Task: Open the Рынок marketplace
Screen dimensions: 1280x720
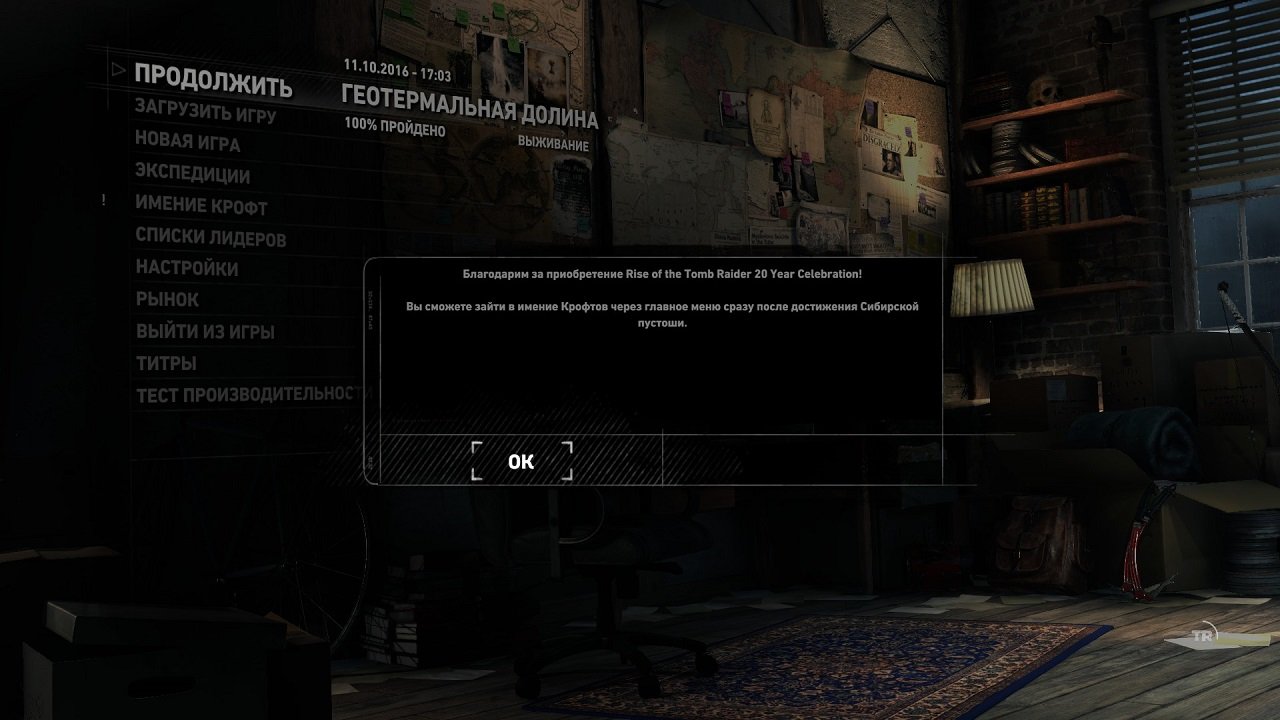Action: (168, 299)
